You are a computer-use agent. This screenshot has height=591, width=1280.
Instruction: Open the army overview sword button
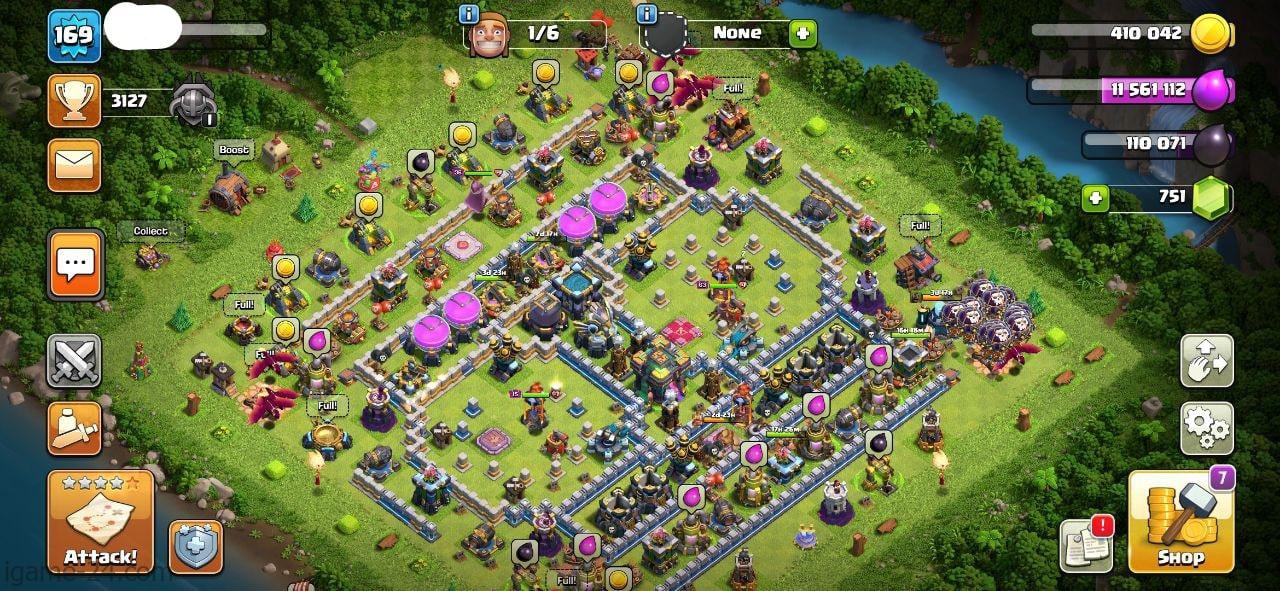point(75,429)
